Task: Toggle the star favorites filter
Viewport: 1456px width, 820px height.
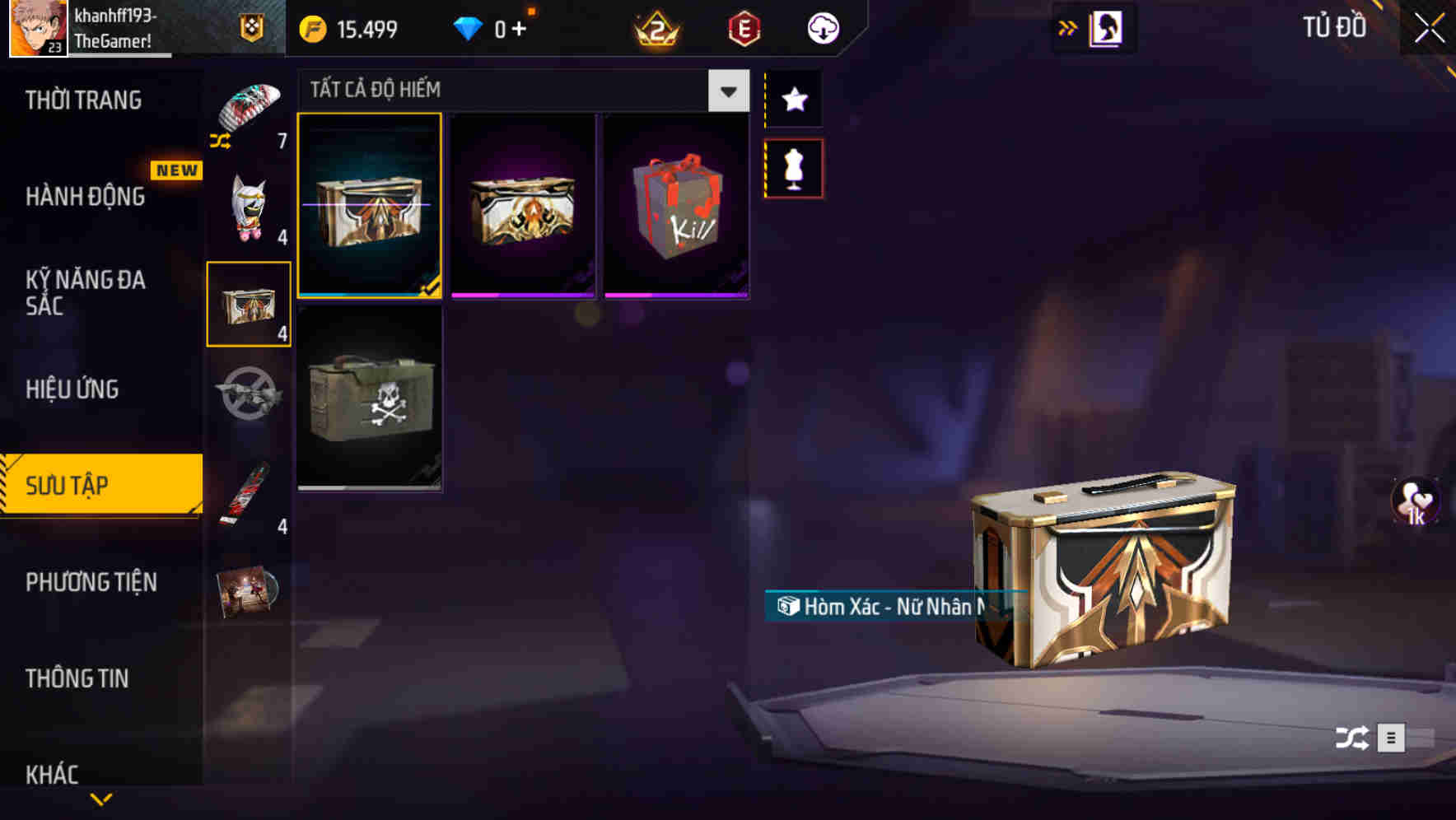Action: click(793, 100)
